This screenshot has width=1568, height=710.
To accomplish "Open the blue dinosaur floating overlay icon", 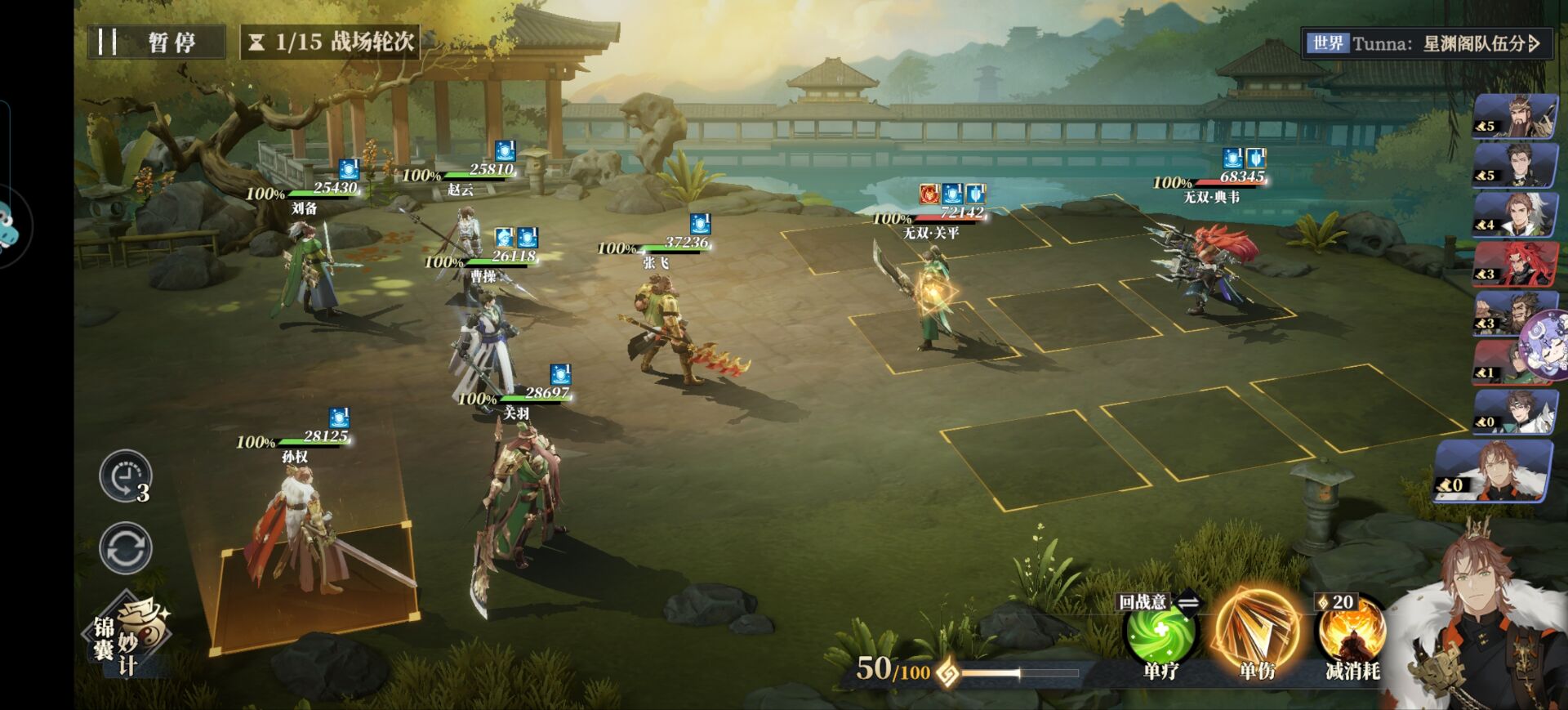I will pos(10,225).
